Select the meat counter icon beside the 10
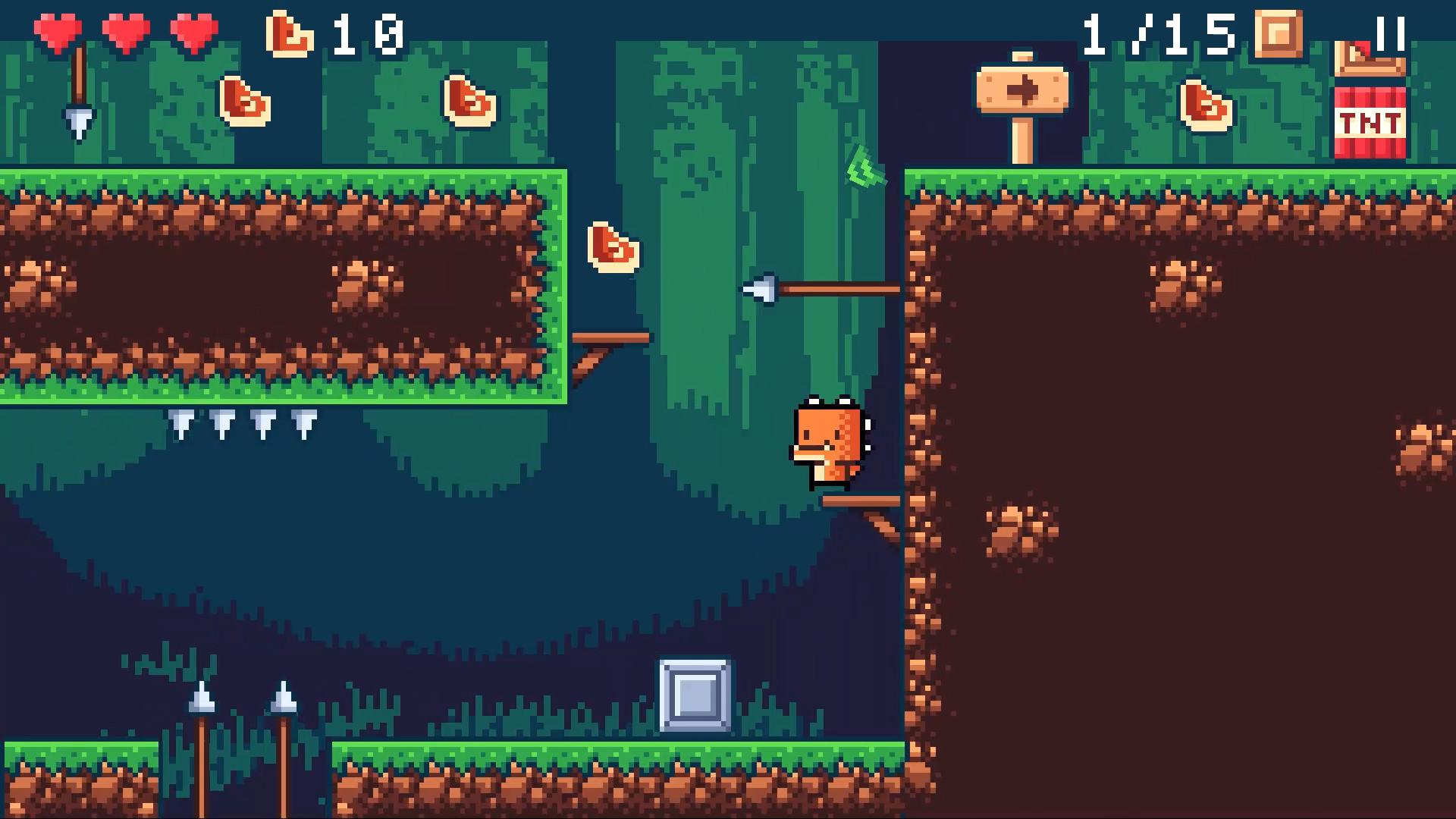Viewport: 1456px width, 819px height. (288, 32)
